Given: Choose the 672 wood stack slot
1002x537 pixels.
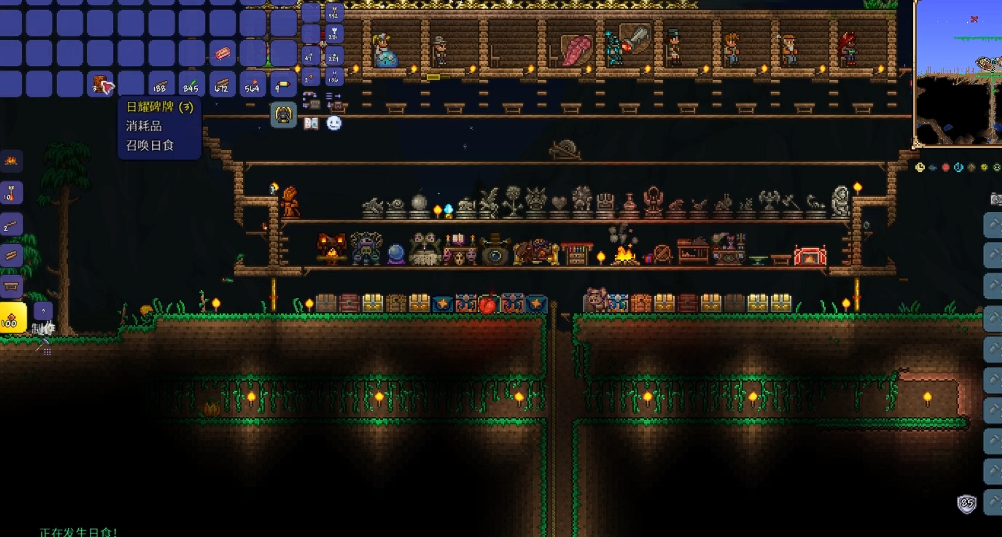Looking at the screenshot, I should click(x=222, y=84).
